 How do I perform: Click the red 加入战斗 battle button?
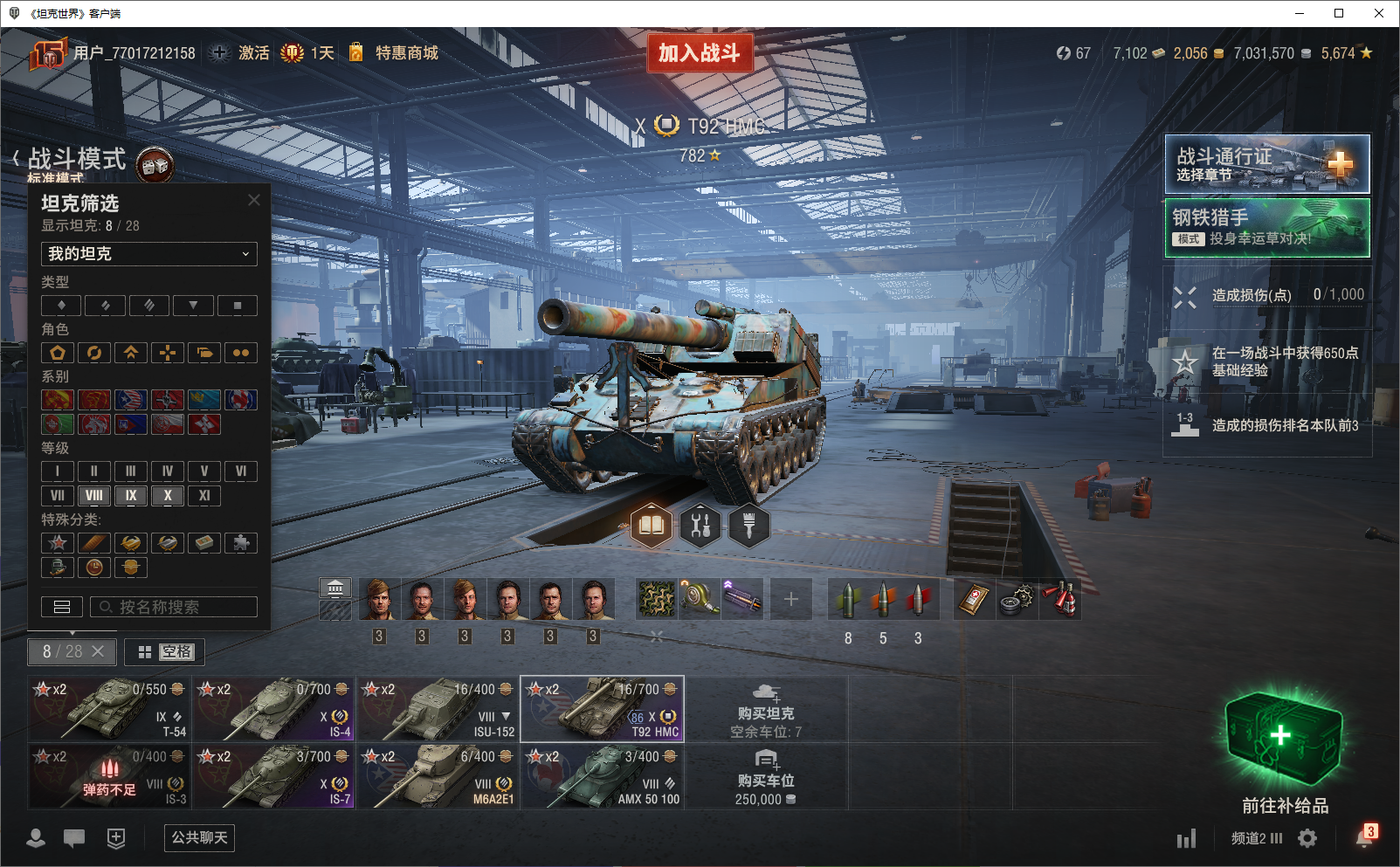tap(700, 53)
